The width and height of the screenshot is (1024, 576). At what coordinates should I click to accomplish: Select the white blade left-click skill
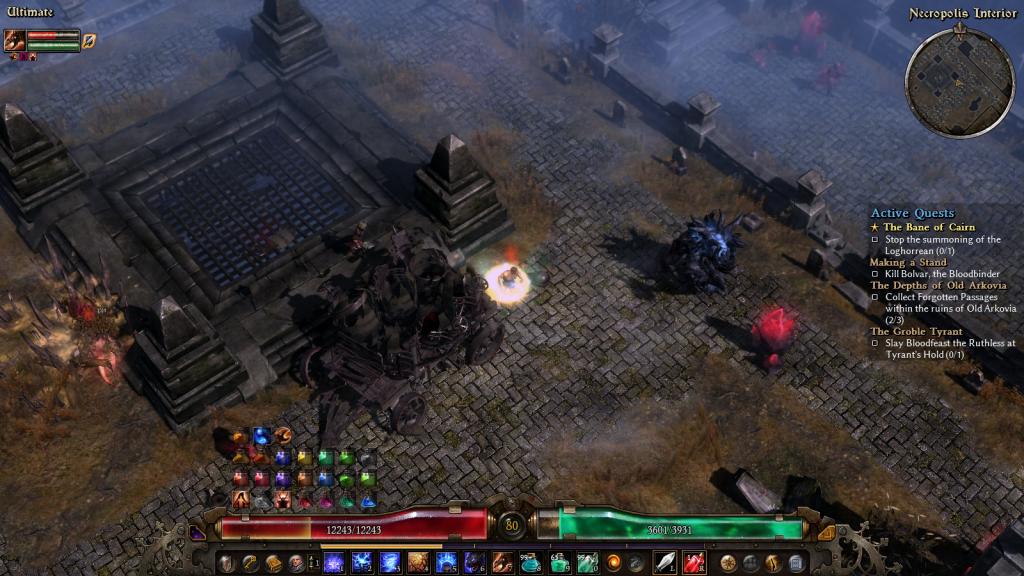click(665, 562)
